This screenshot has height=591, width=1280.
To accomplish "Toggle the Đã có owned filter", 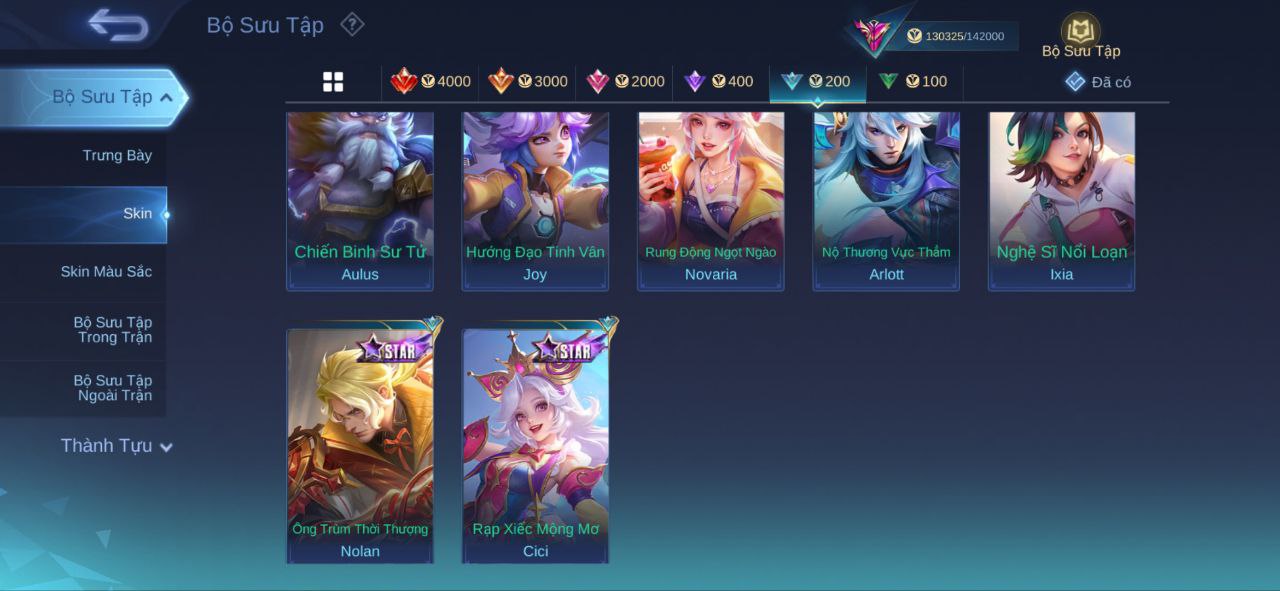I will [x=1097, y=82].
